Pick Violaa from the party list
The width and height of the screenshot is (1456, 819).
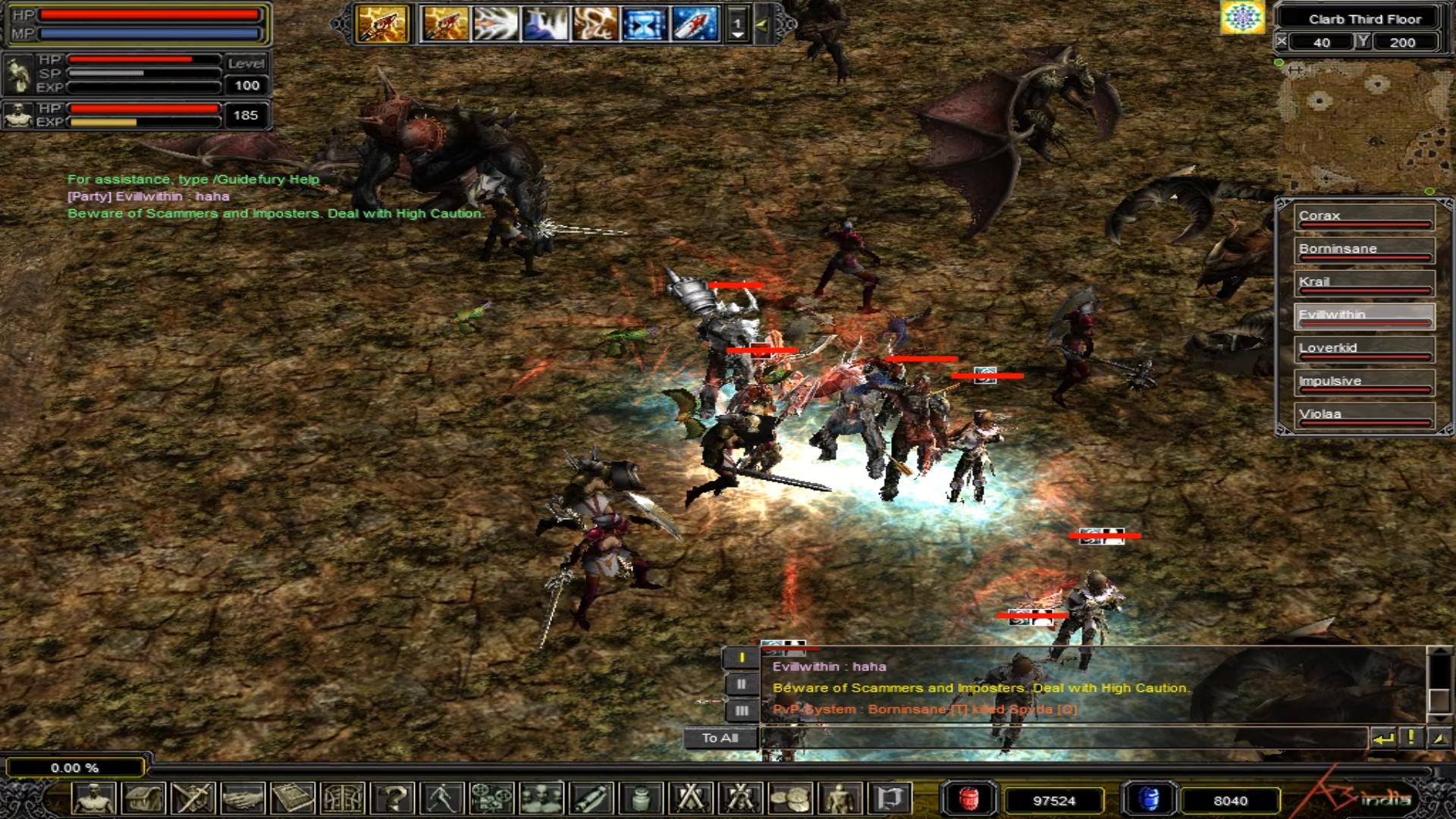1363,416
